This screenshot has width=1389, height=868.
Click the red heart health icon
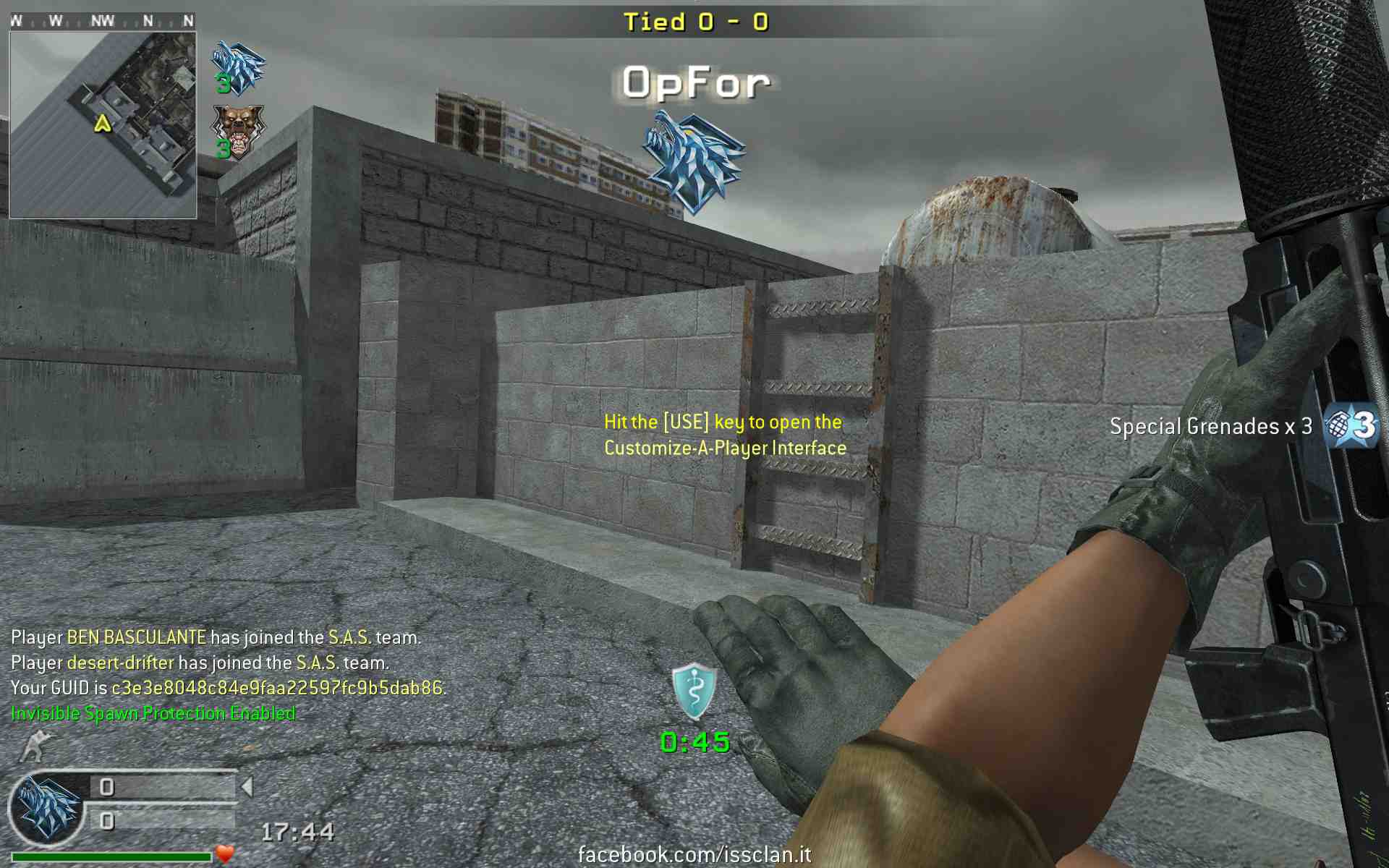tap(225, 854)
